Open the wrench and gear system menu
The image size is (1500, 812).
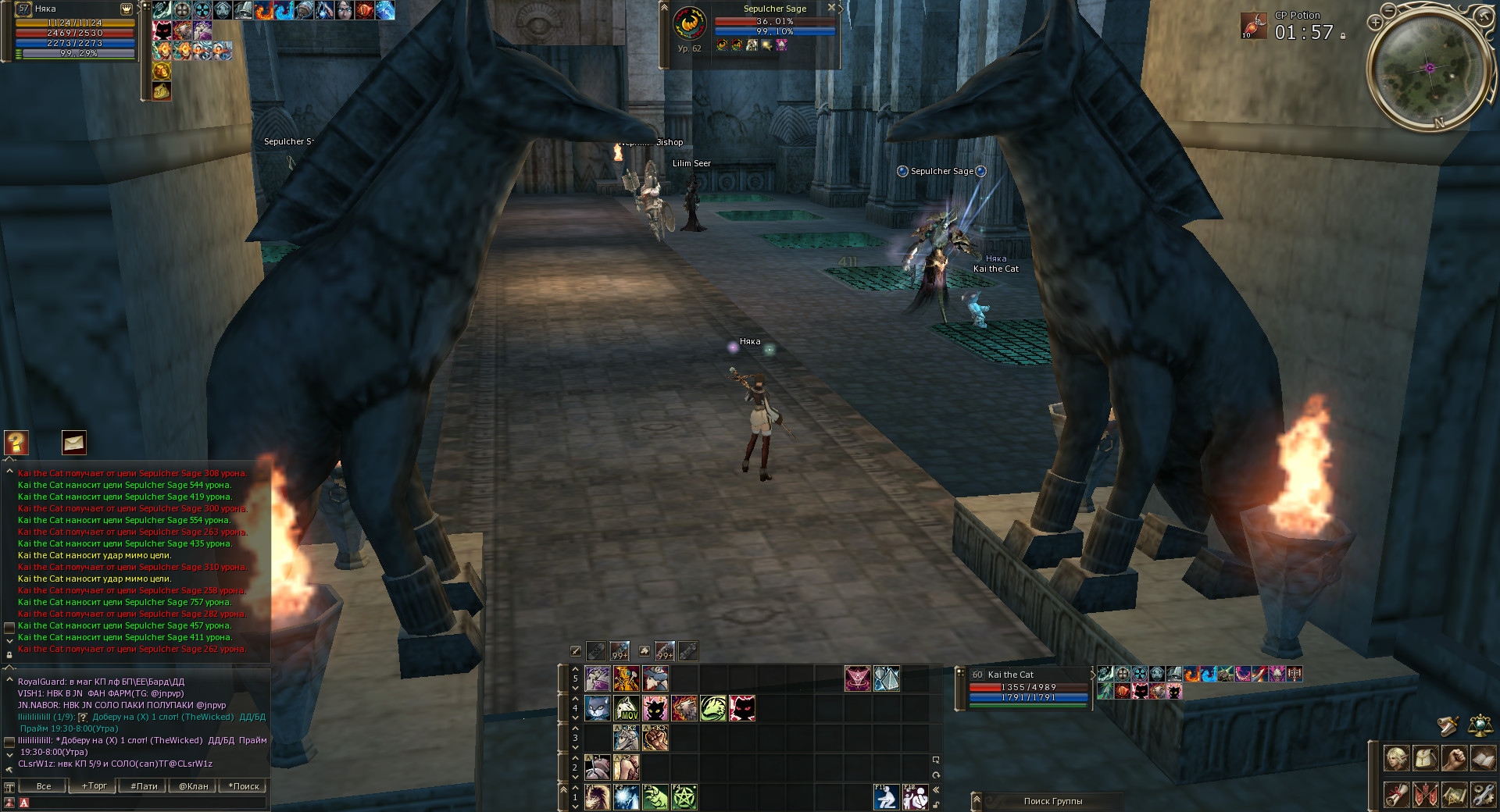[x=1483, y=795]
